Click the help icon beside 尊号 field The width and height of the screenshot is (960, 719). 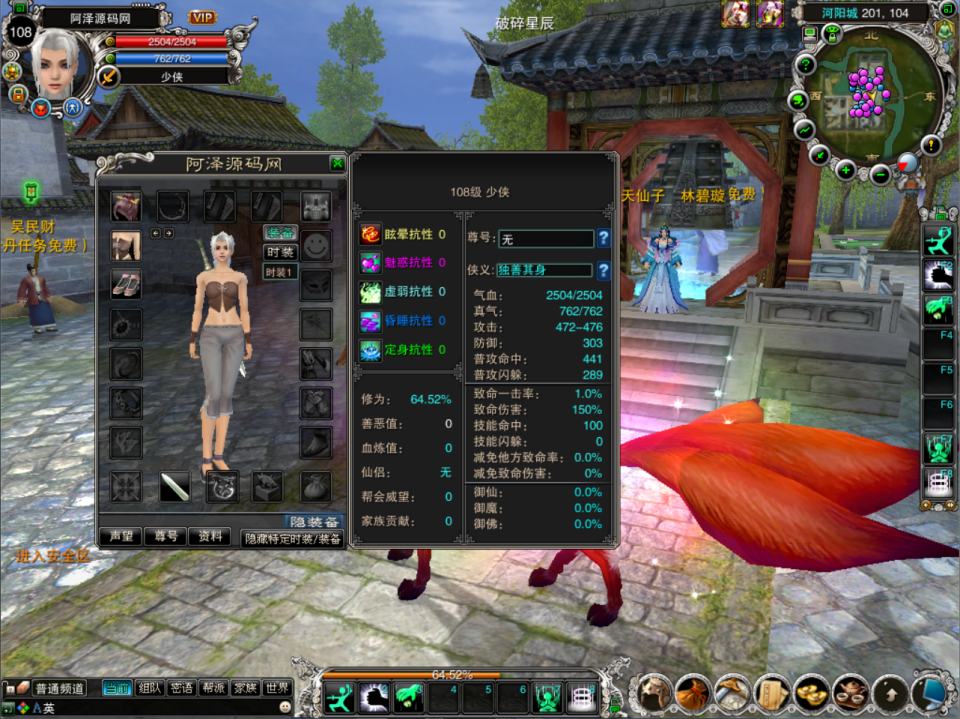coord(603,238)
